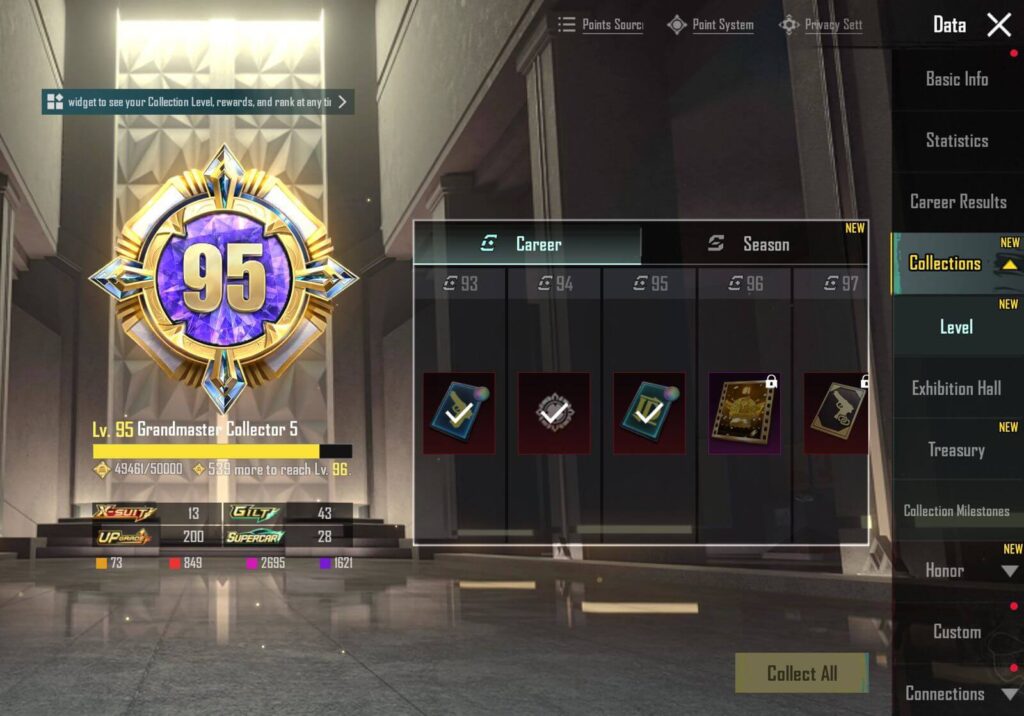The width and height of the screenshot is (1024, 716).
Task: Switch to the Season tab
Action: 753,244
